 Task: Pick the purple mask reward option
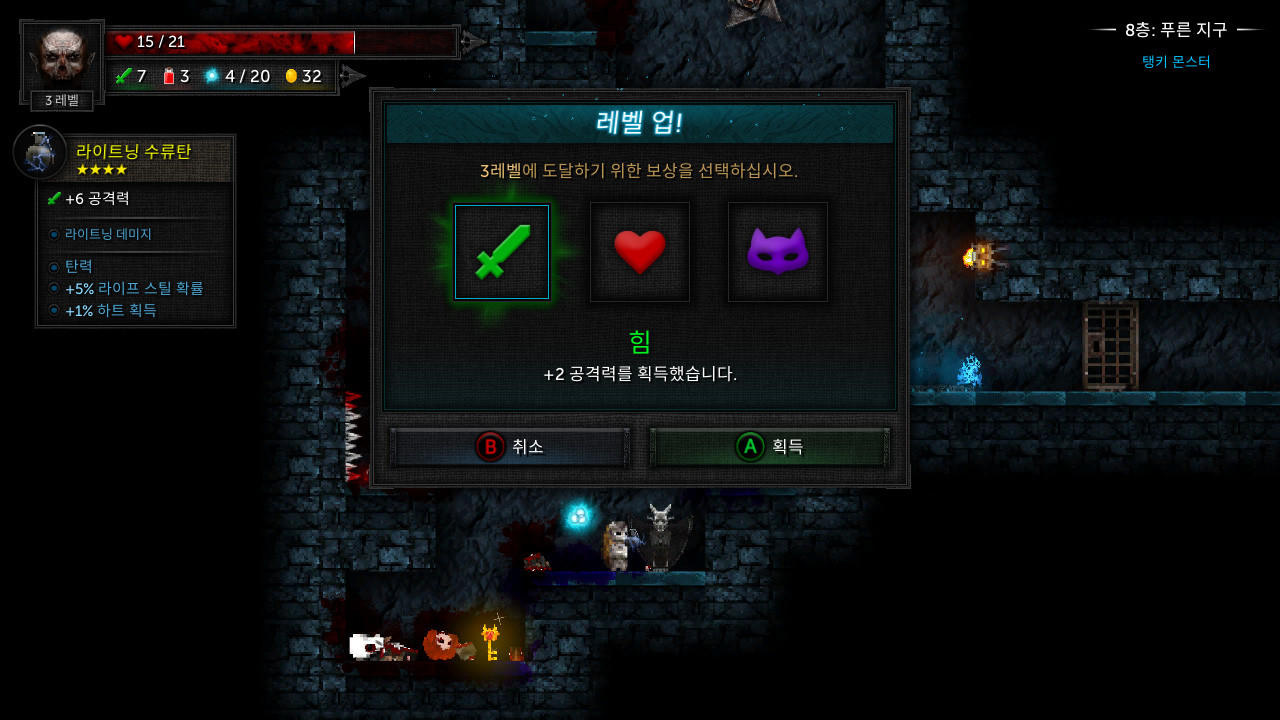pyautogui.click(x=777, y=251)
